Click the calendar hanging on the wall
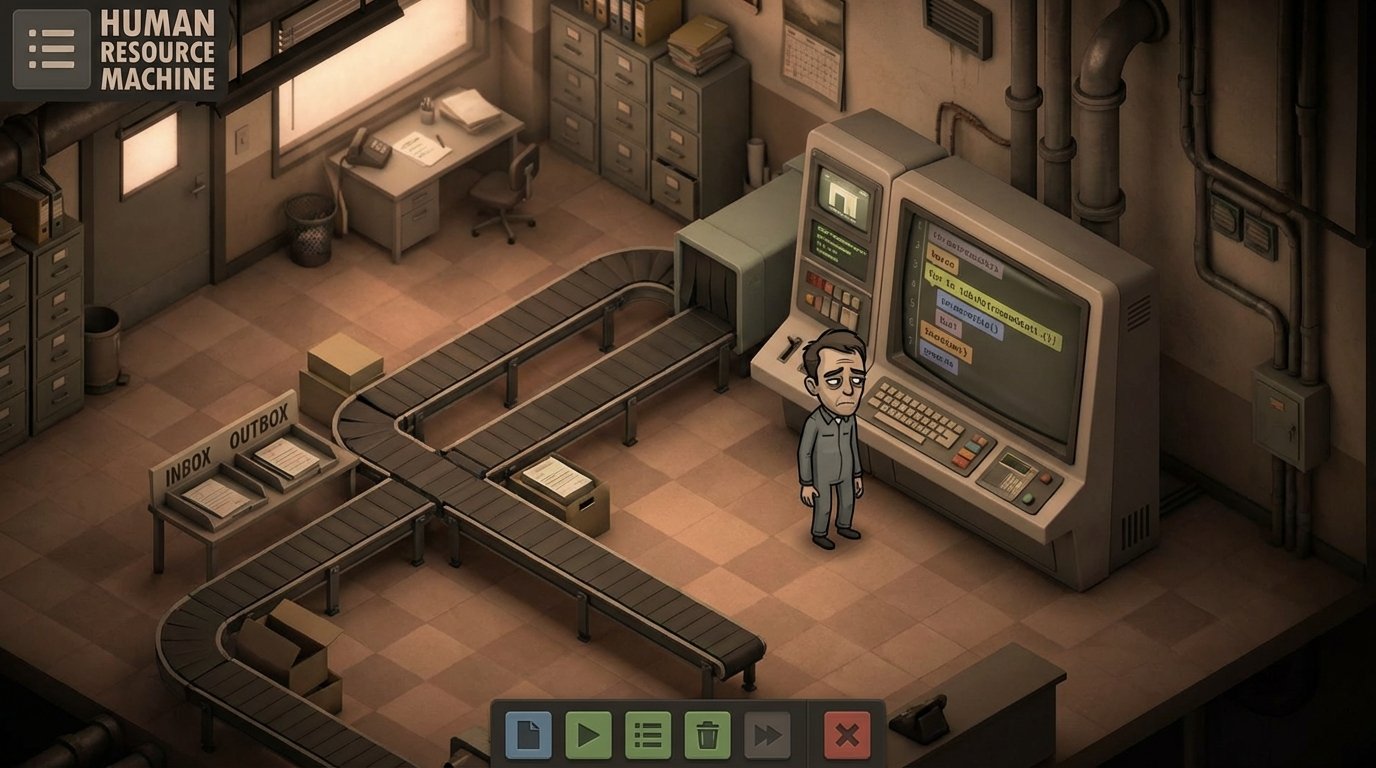The width and height of the screenshot is (1376, 768). [x=812, y=57]
